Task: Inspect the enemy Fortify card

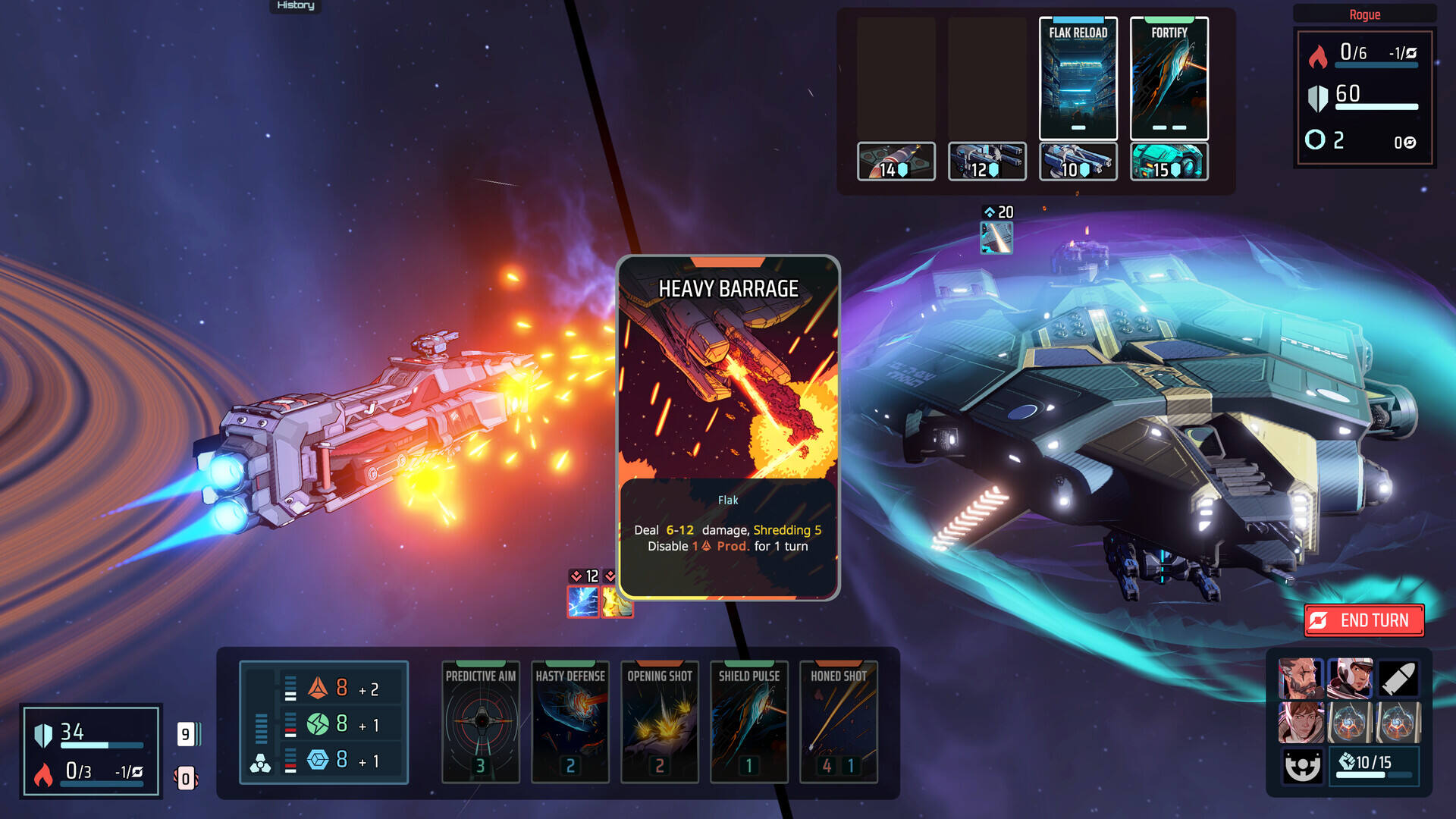Action: (x=1169, y=78)
